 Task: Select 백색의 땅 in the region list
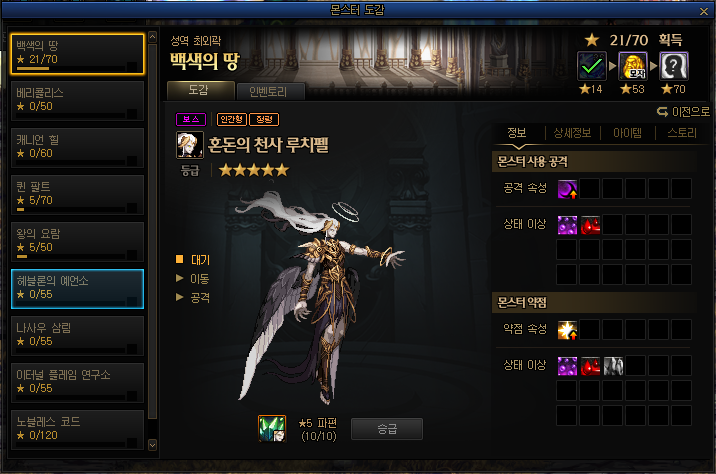pyautogui.click(x=77, y=54)
